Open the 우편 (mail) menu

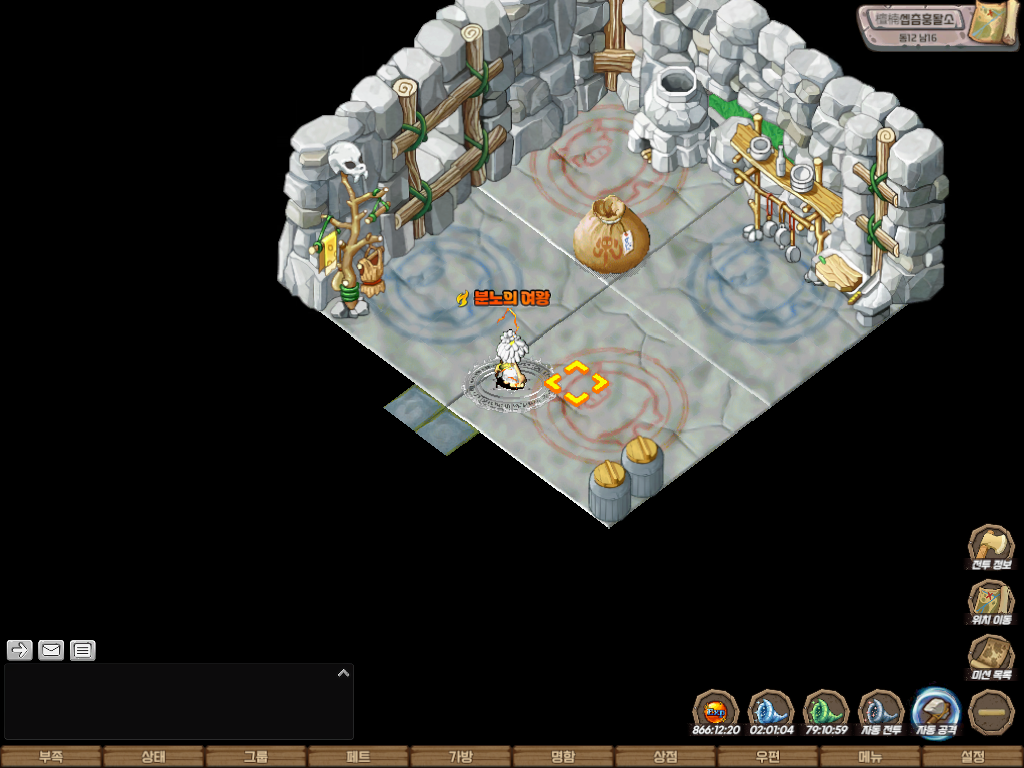click(767, 757)
